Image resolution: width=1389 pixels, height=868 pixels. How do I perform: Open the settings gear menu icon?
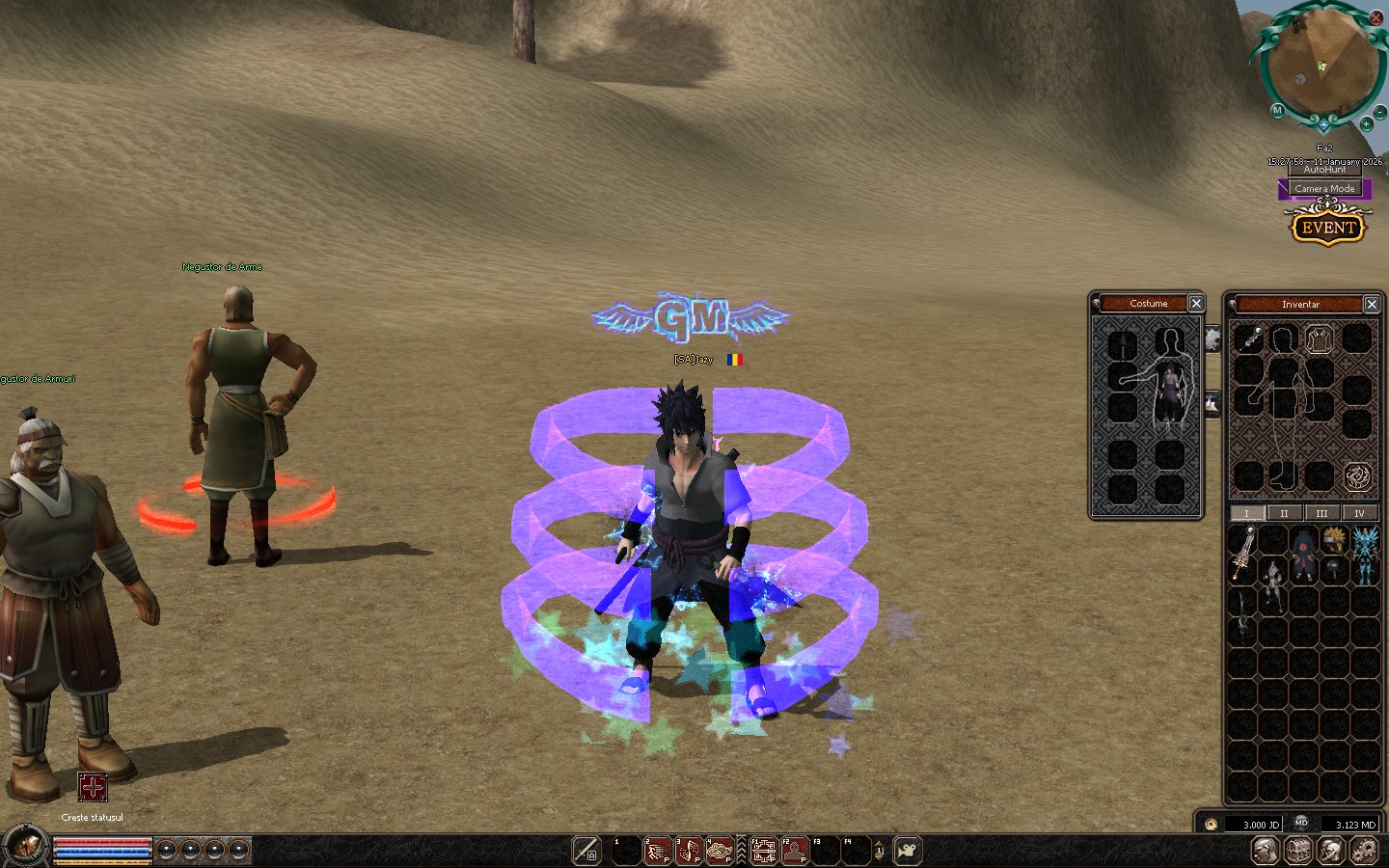(x=1364, y=851)
